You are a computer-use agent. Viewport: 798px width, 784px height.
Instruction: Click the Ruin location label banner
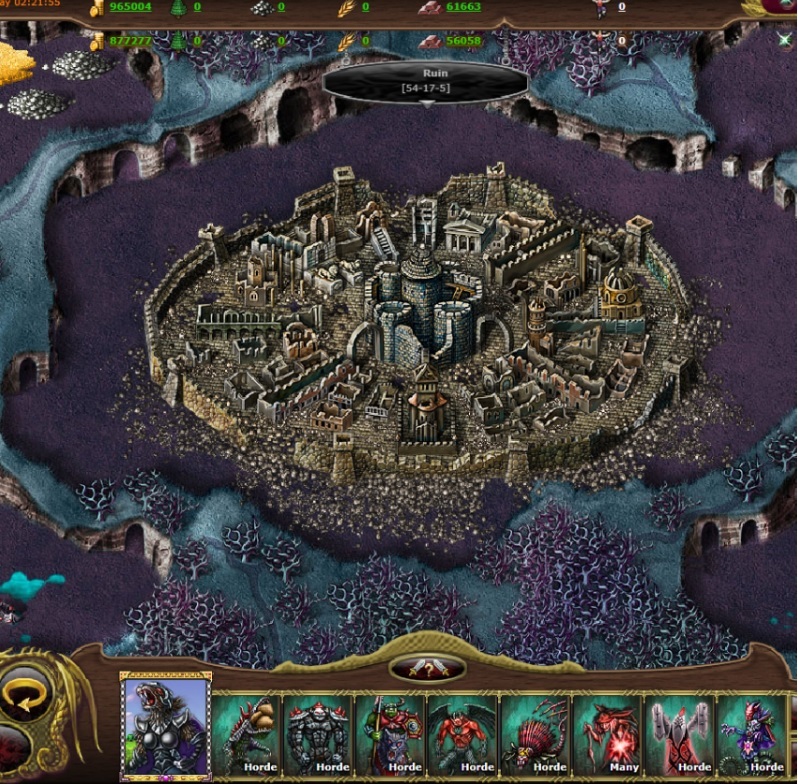click(427, 82)
